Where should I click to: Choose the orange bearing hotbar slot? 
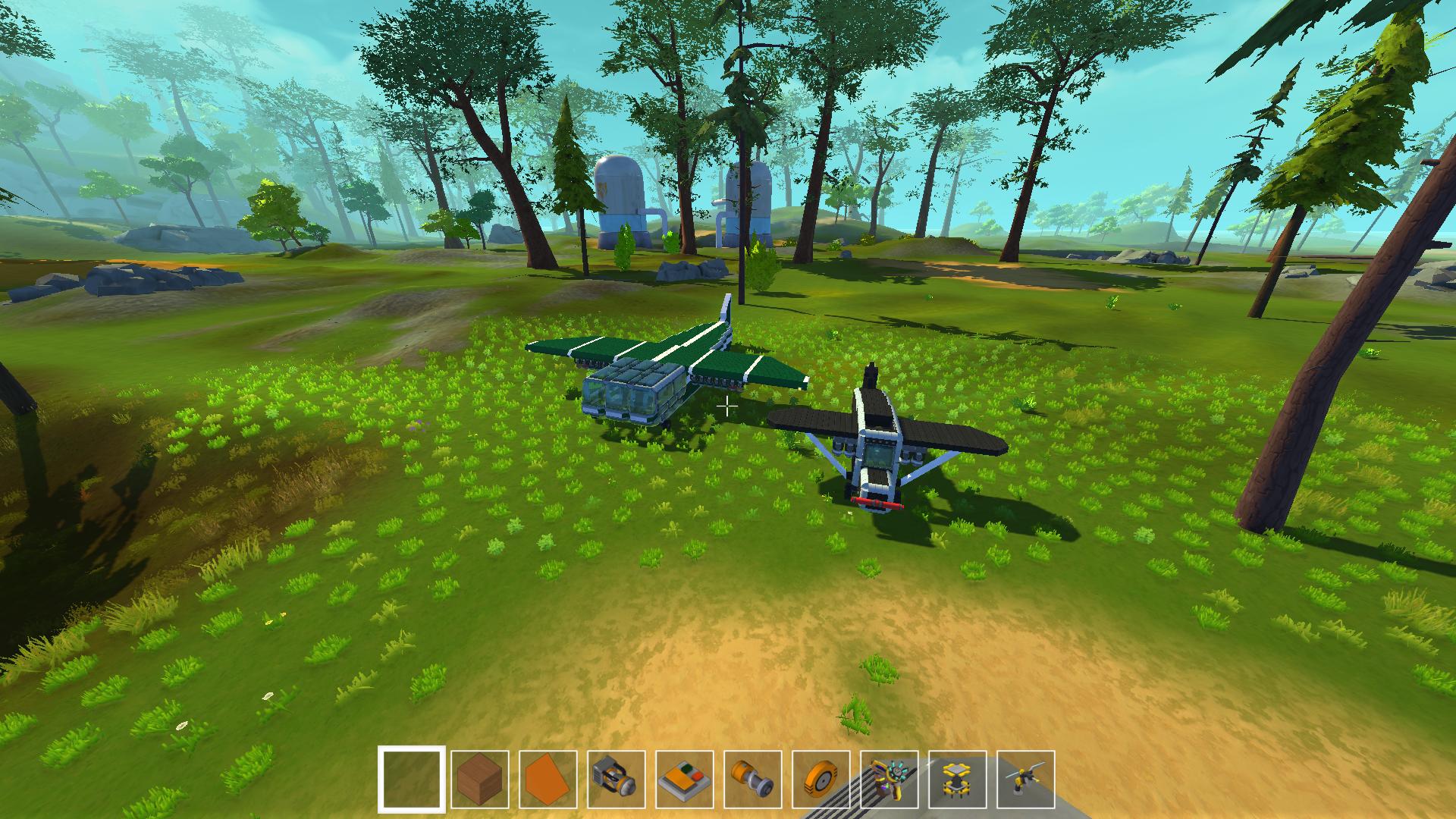tap(753, 780)
